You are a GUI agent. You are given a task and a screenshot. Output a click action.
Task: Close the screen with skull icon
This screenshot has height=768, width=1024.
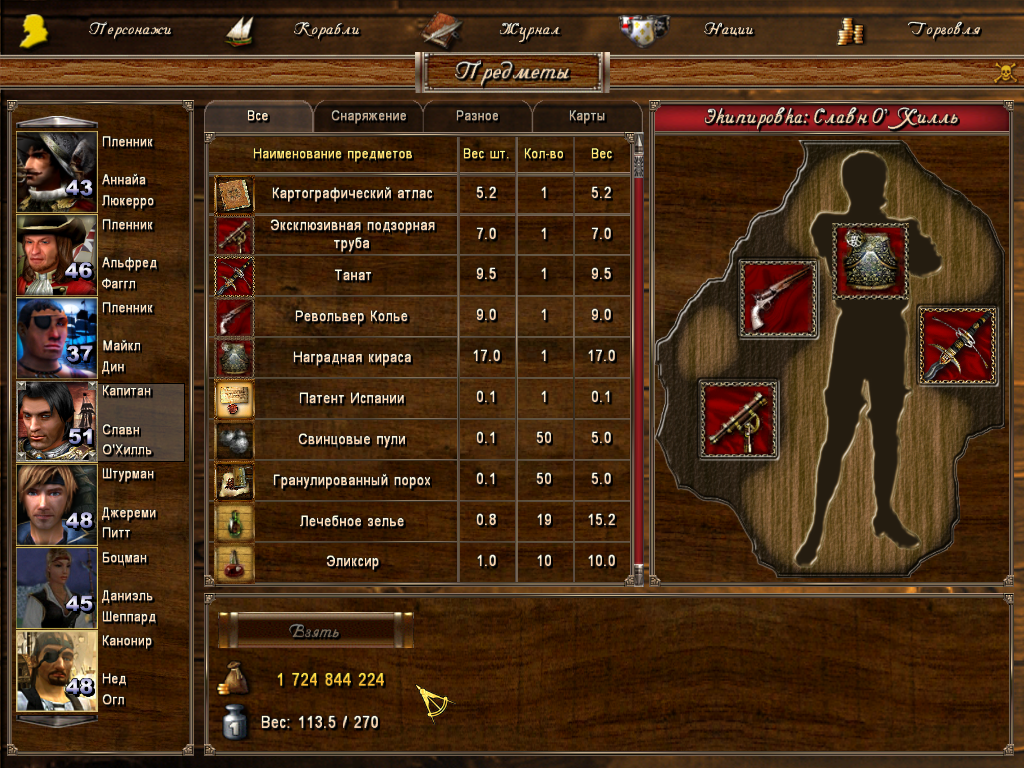(1004, 72)
